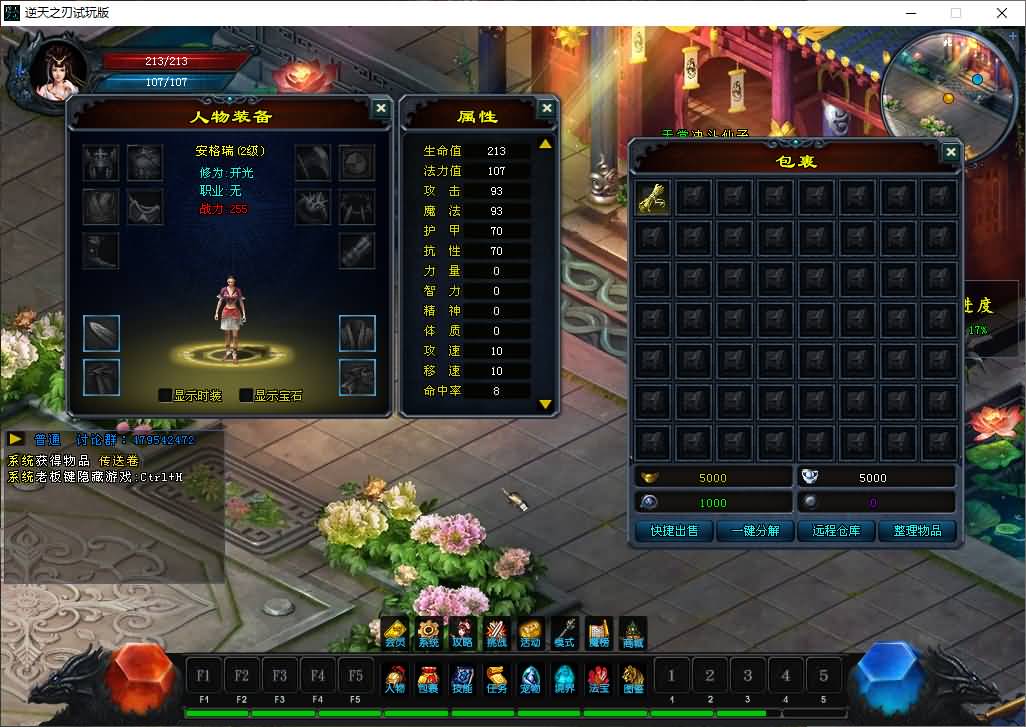Viewport: 1026px width, 727px height.
Task: Open the 商城 shop icon
Action: (x=632, y=633)
